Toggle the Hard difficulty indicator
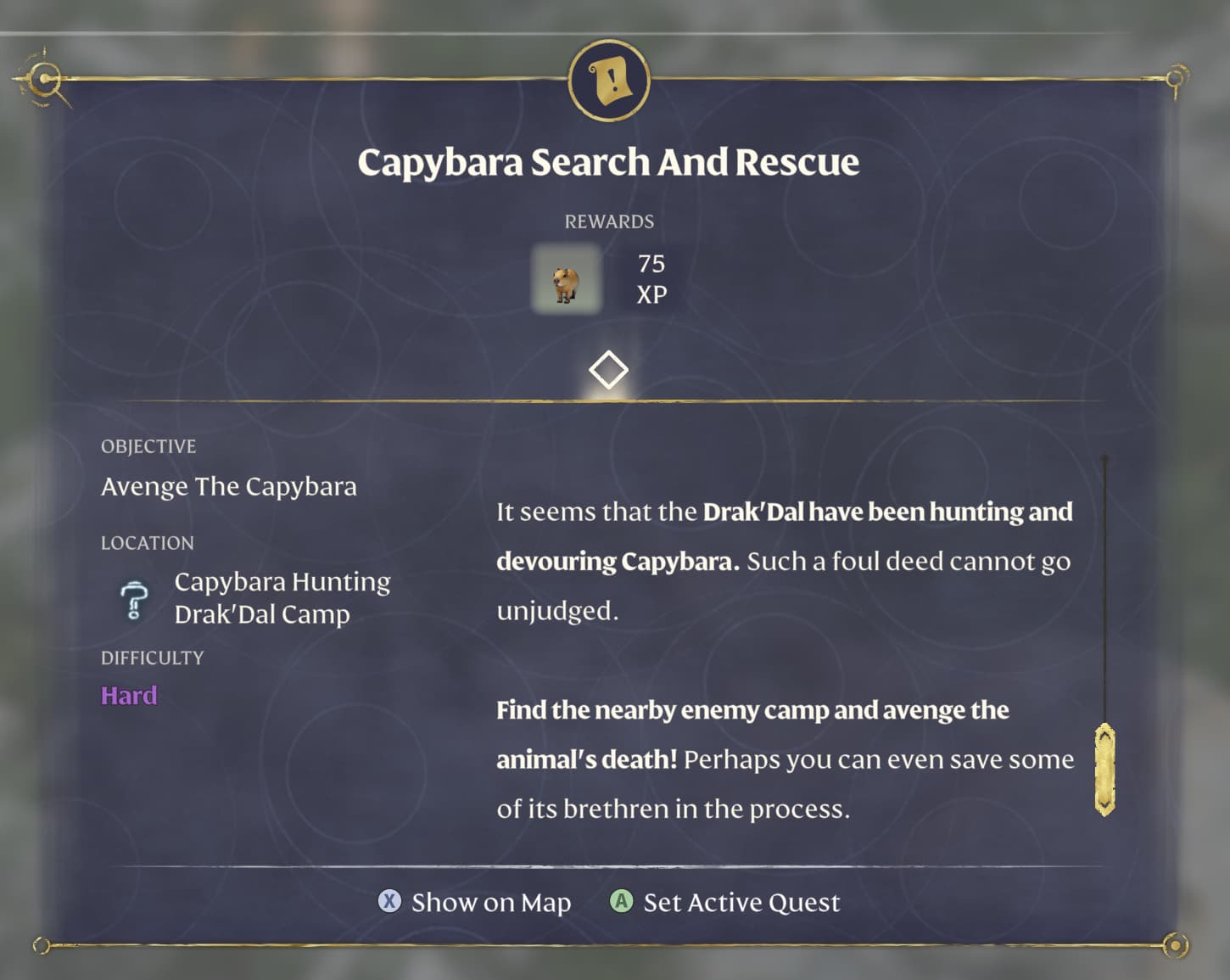1230x980 pixels. [129, 695]
